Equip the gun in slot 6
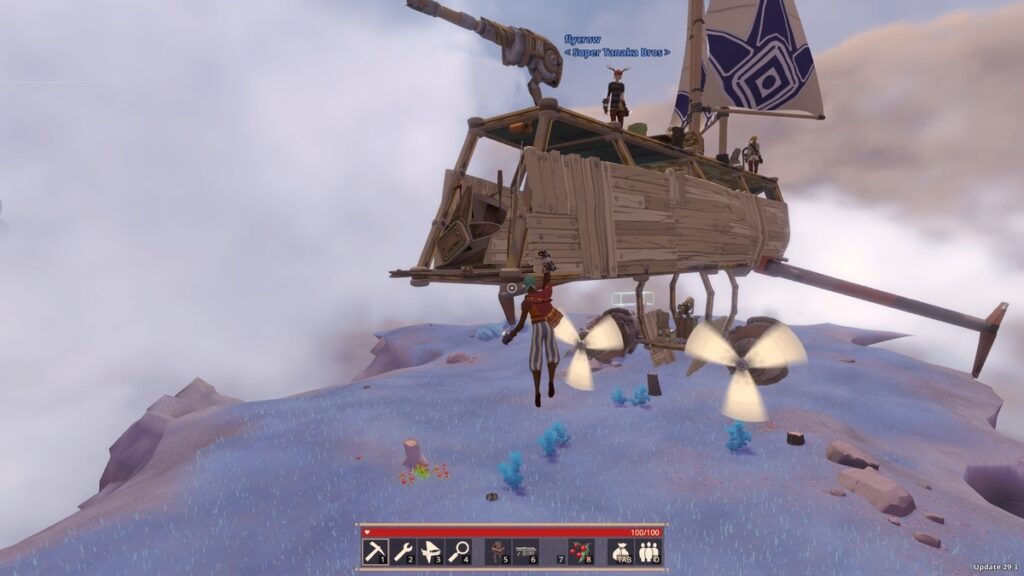Image resolution: width=1024 pixels, height=576 pixels. tap(526, 551)
